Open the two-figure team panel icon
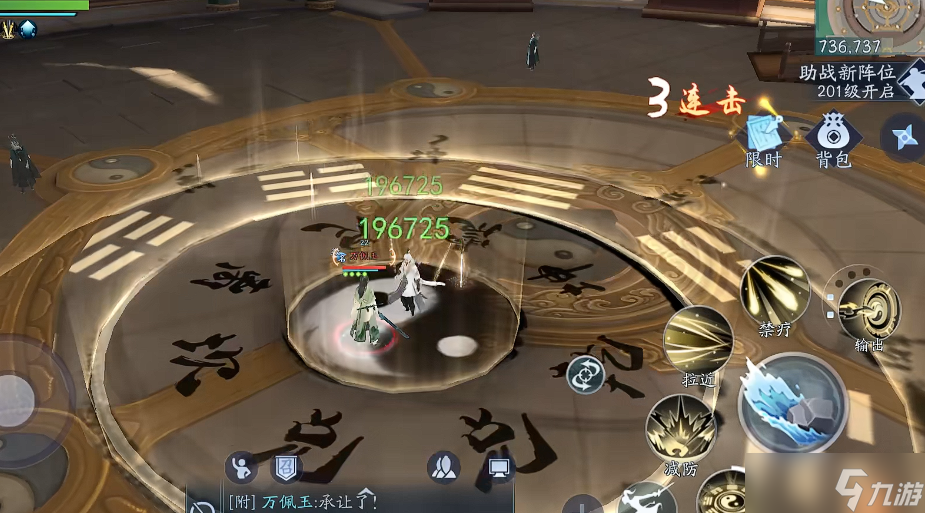Viewport: 925px width, 513px height. point(443,467)
